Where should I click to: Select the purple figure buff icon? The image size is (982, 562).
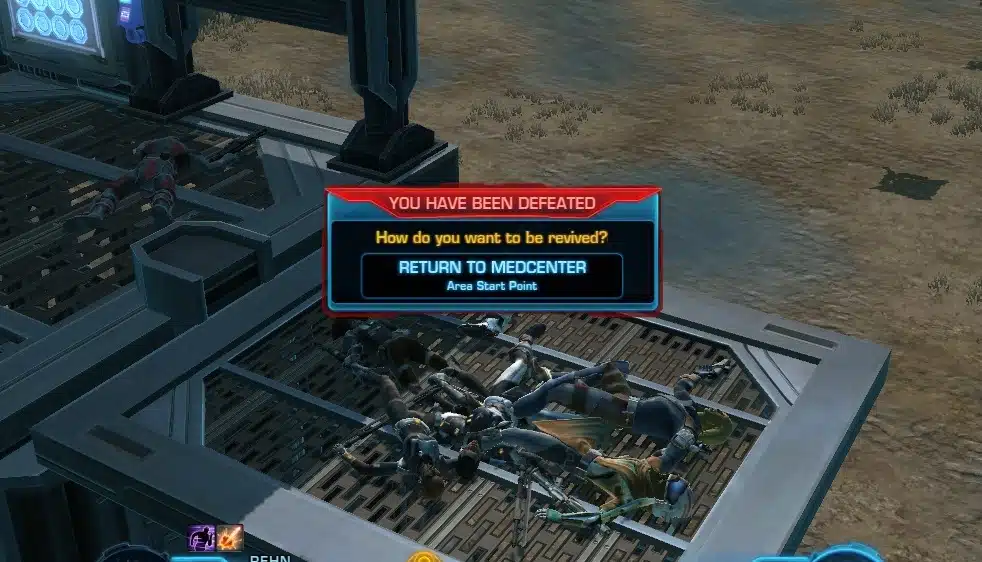(203, 538)
